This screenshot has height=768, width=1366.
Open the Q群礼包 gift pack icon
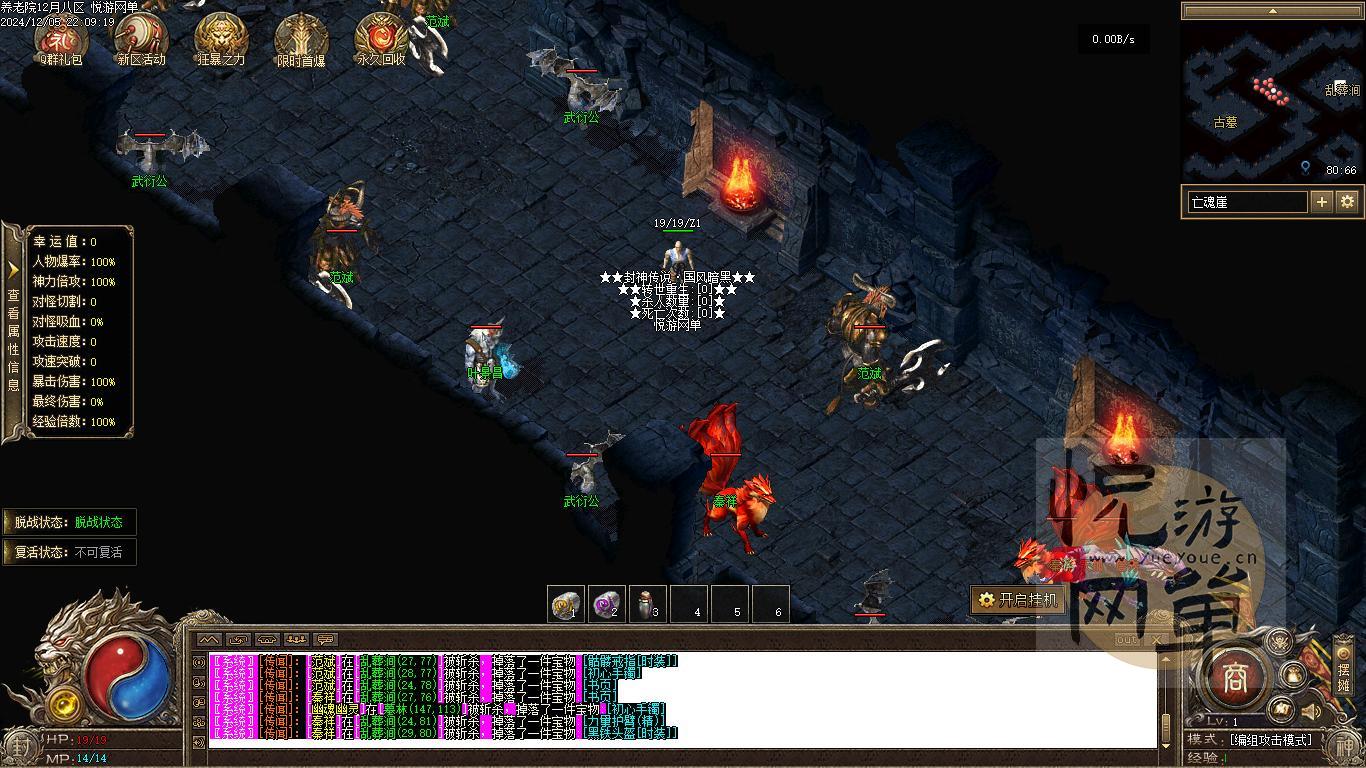coord(60,38)
